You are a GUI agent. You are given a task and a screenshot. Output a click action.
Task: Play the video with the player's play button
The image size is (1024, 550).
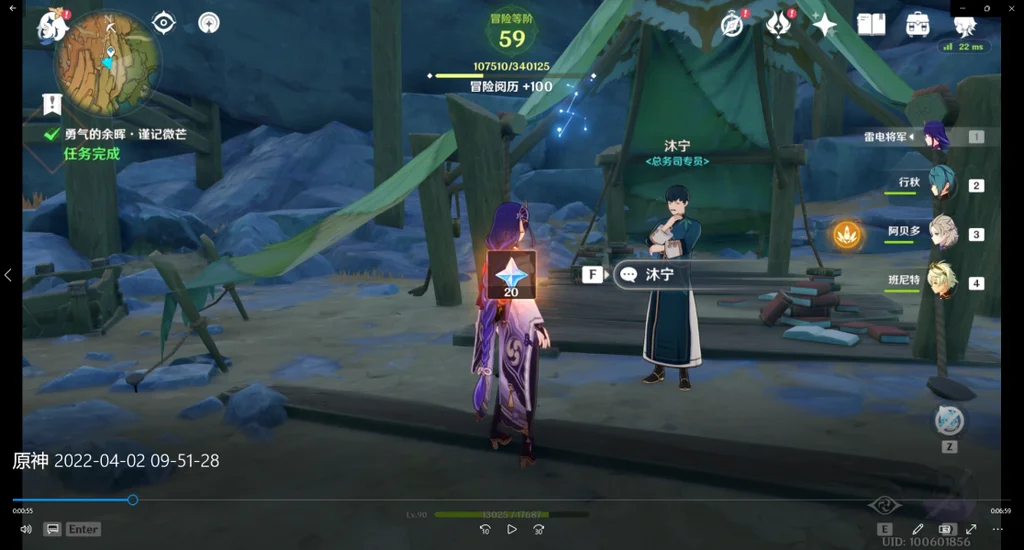coord(511,529)
